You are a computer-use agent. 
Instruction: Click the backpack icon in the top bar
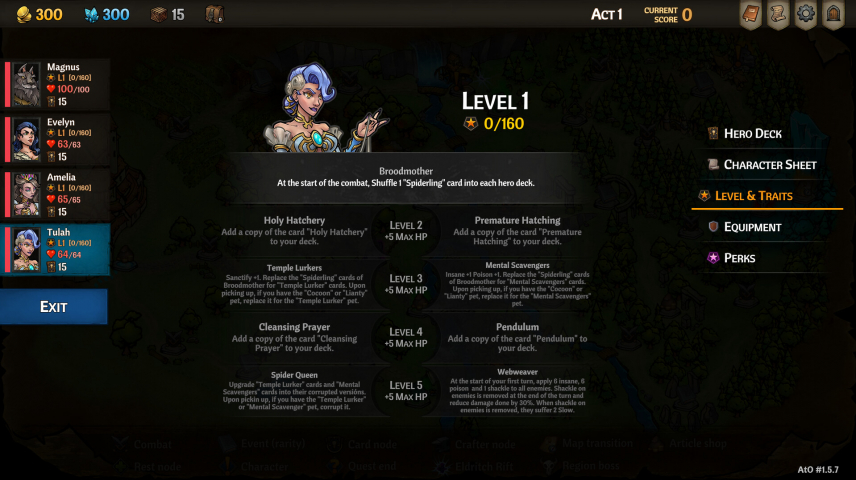[214, 15]
